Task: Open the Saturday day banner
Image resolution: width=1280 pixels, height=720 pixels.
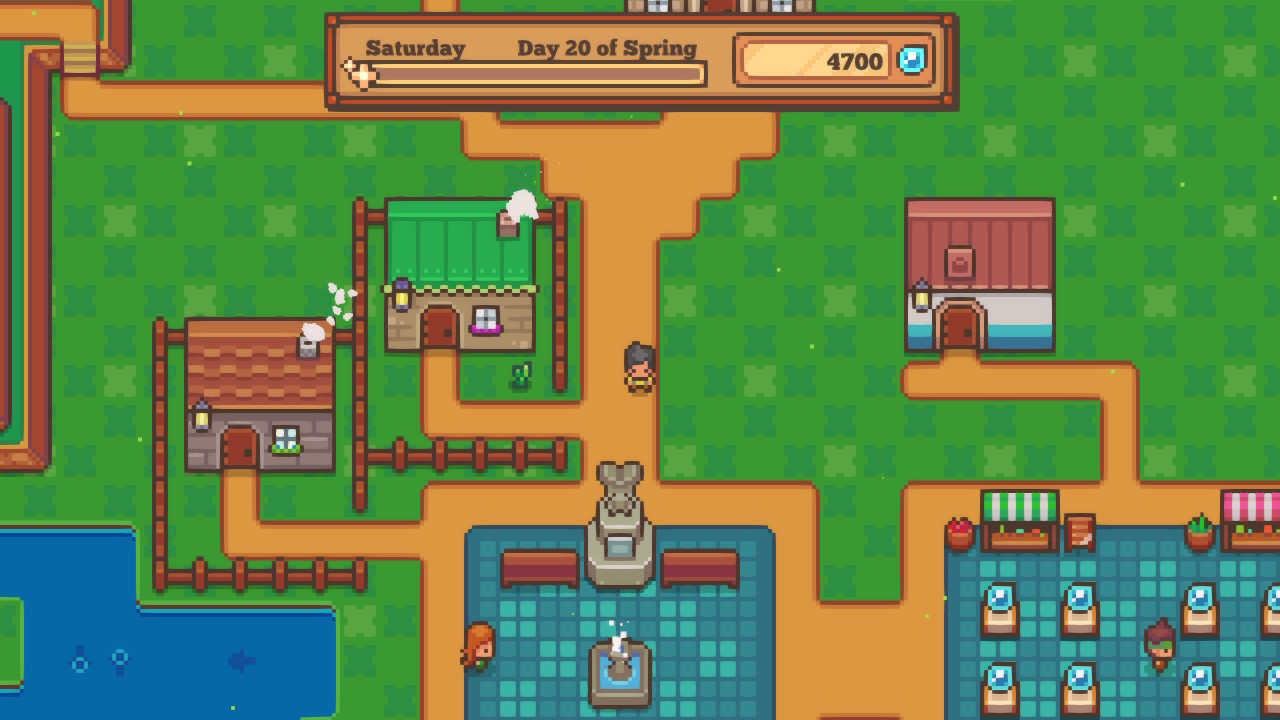Action: (x=416, y=47)
